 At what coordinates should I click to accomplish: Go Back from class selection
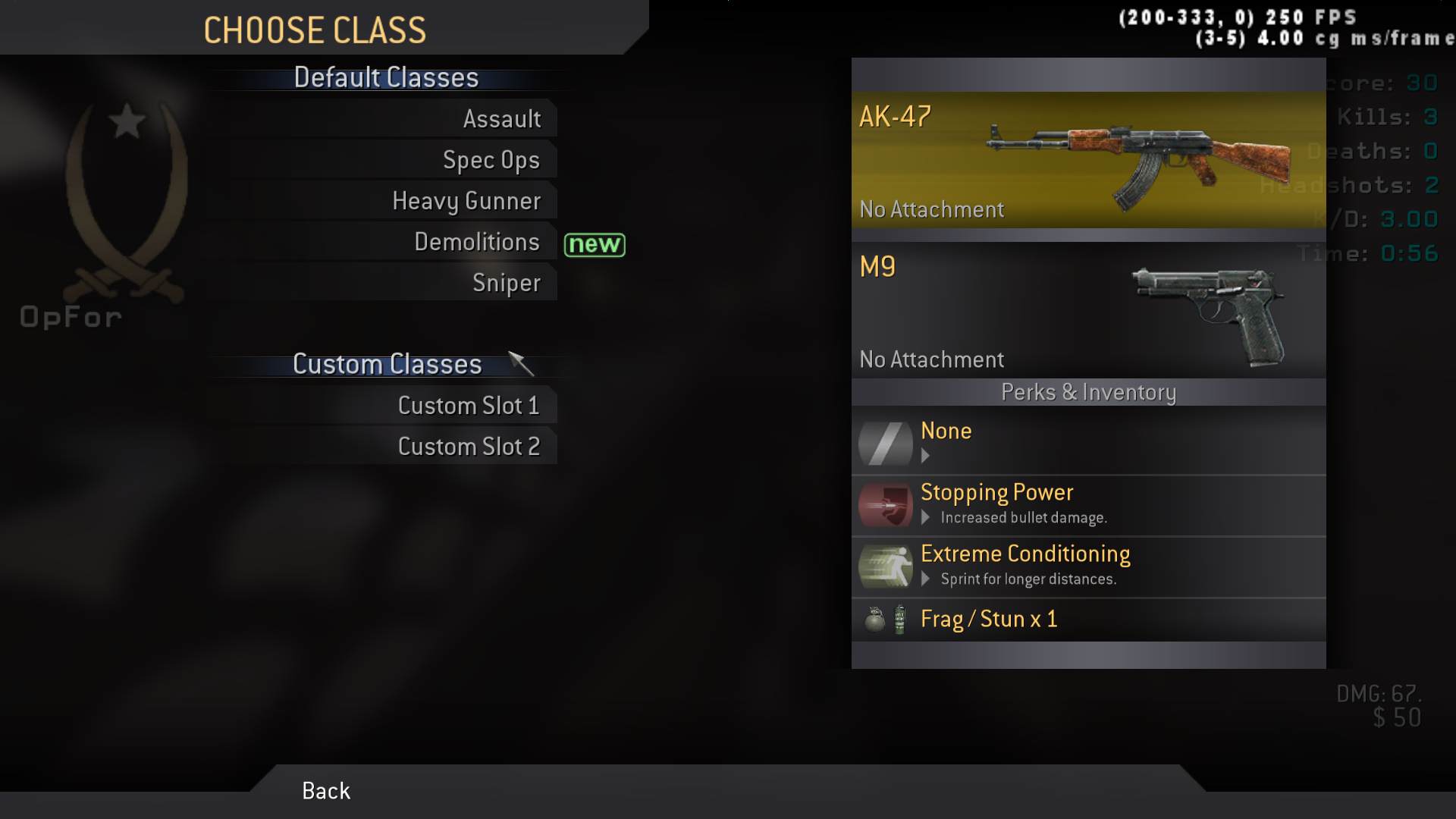point(326,791)
